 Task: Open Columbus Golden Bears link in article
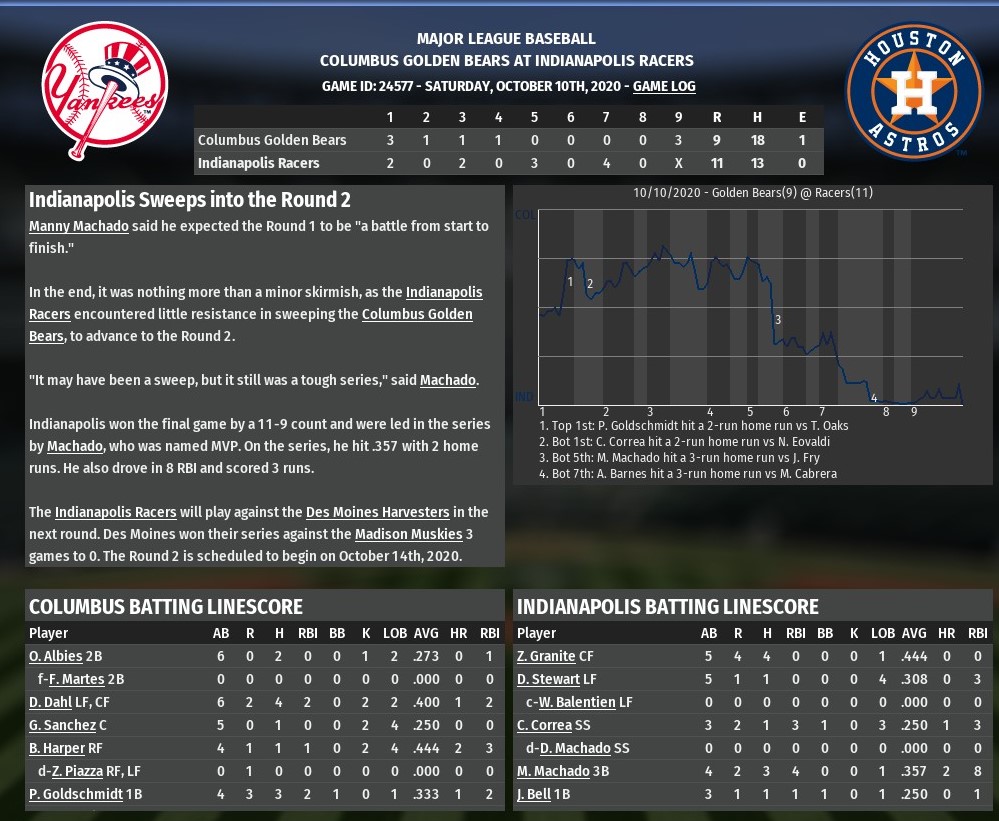(x=417, y=314)
